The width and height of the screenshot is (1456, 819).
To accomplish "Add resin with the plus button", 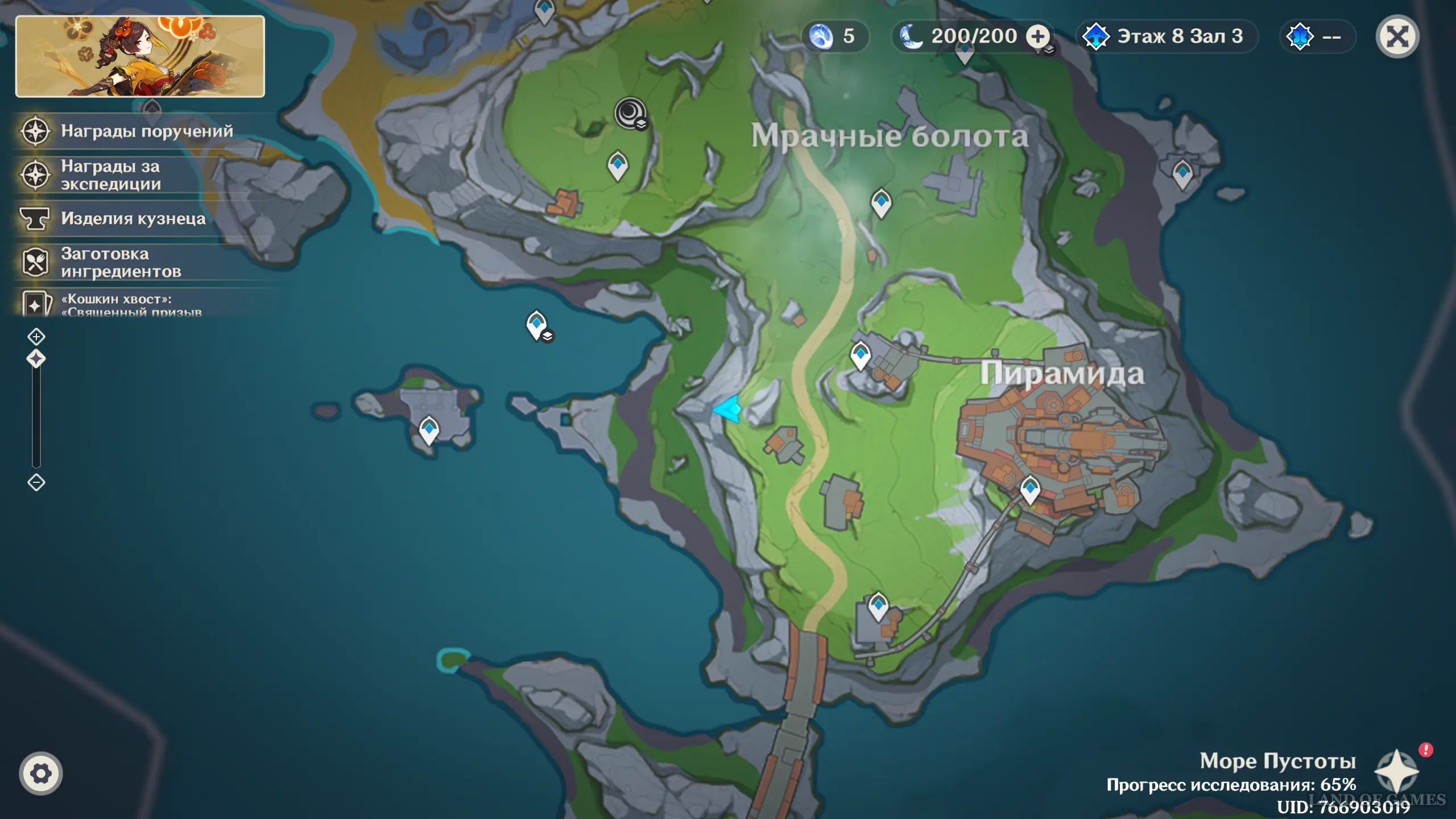I will [x=1038, y=37].
